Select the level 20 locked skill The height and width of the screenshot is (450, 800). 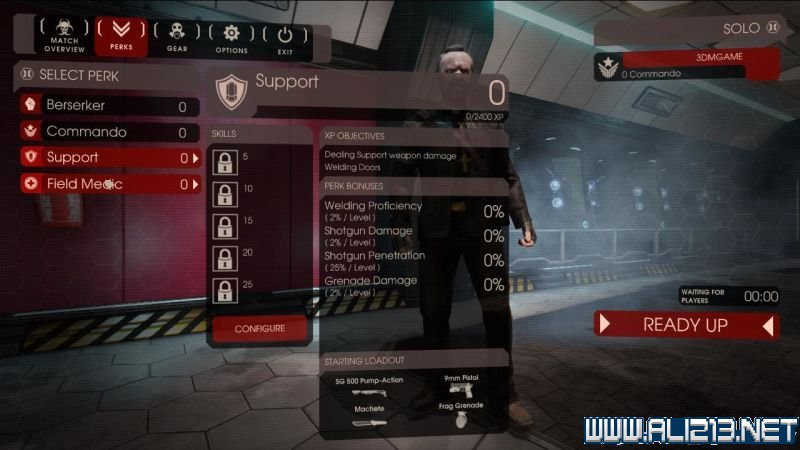point(226,258)
